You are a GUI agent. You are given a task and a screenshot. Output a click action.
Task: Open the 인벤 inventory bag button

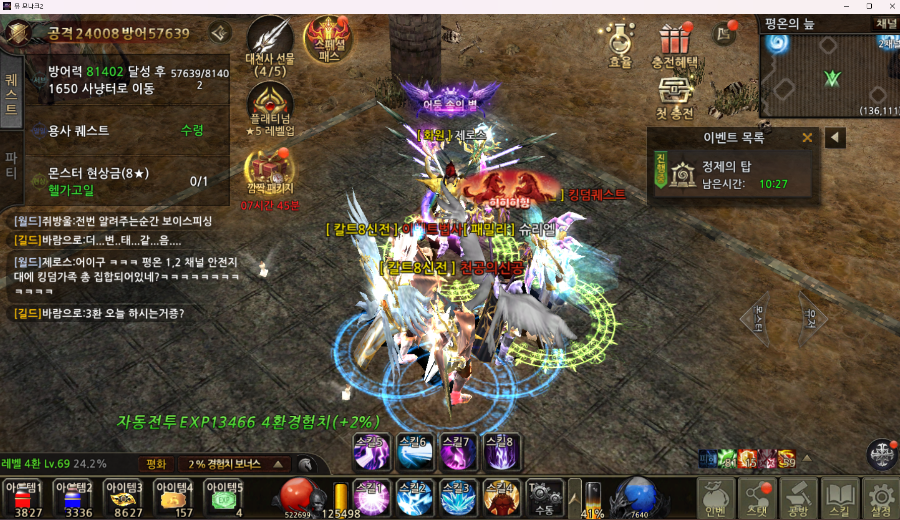click(x=715, y=497)
